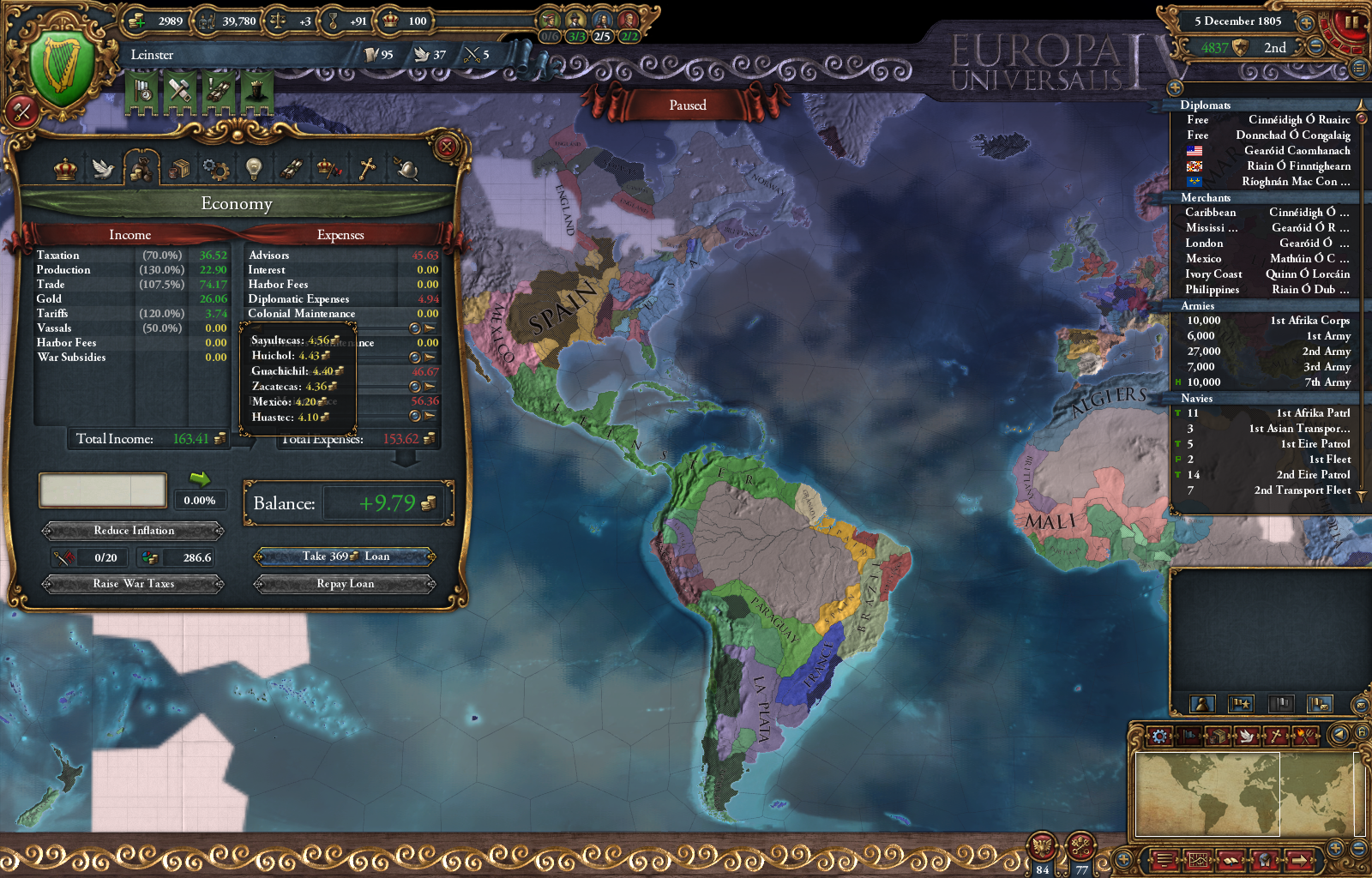This screenshot has width=1372, height=878.
Task: Open the Court tab with the crown icon
Action: (x=64, y=170)
